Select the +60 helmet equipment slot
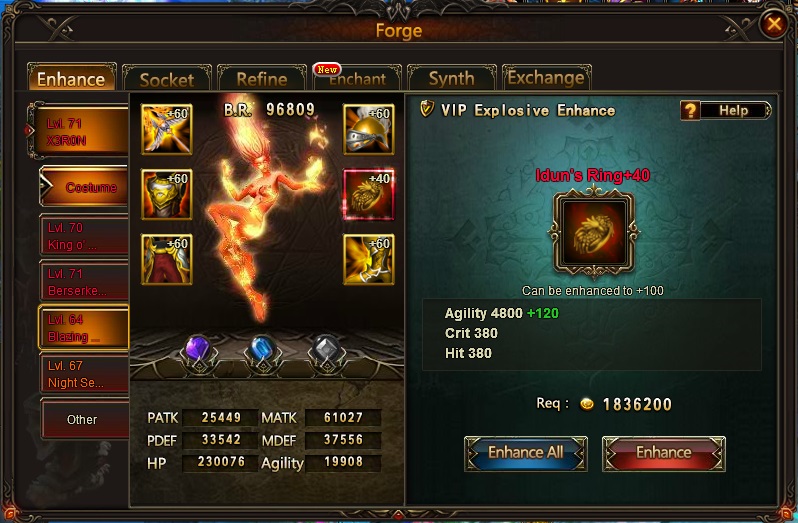Image resolution: width=798 pixels, height=523 pixels. tap(368, 127)
